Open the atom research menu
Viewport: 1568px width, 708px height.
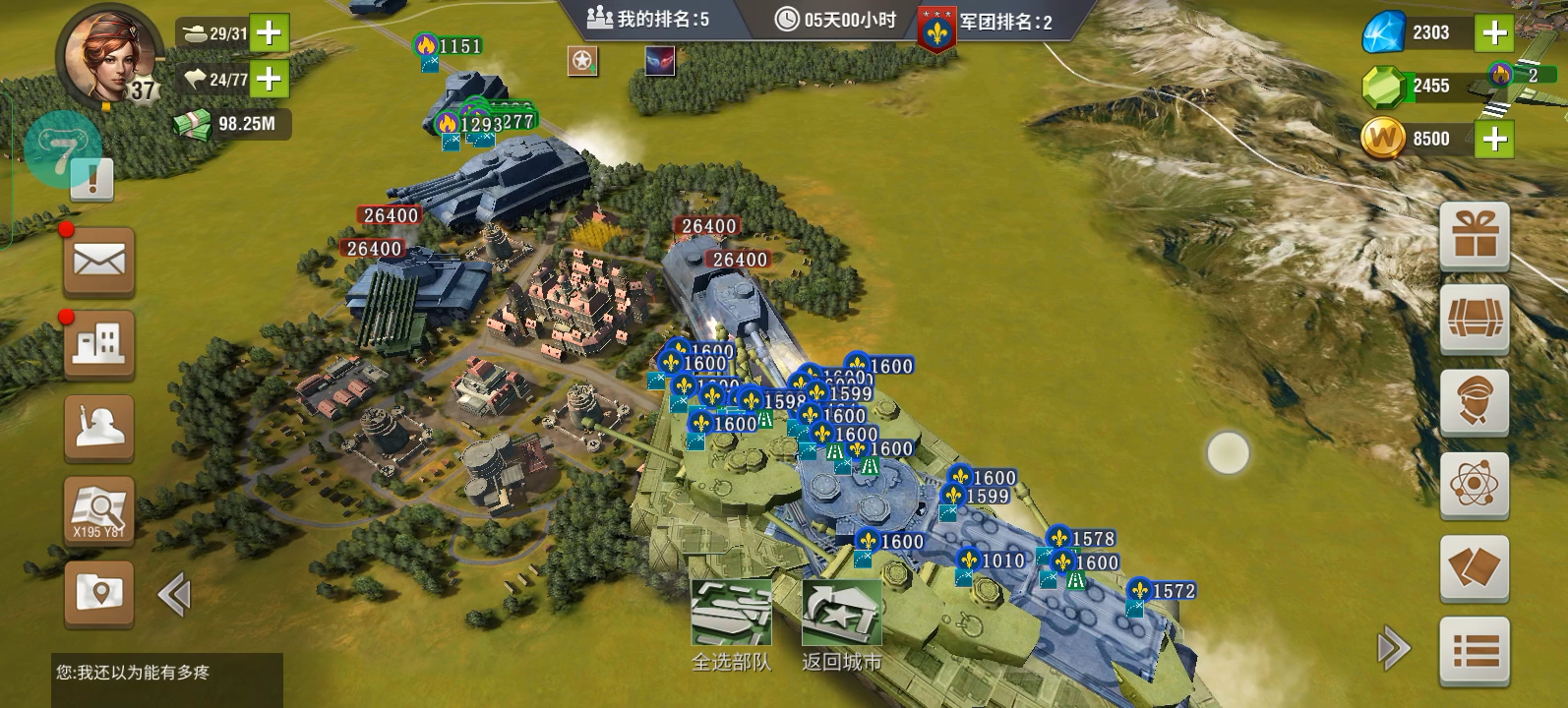click(1475, 485)
